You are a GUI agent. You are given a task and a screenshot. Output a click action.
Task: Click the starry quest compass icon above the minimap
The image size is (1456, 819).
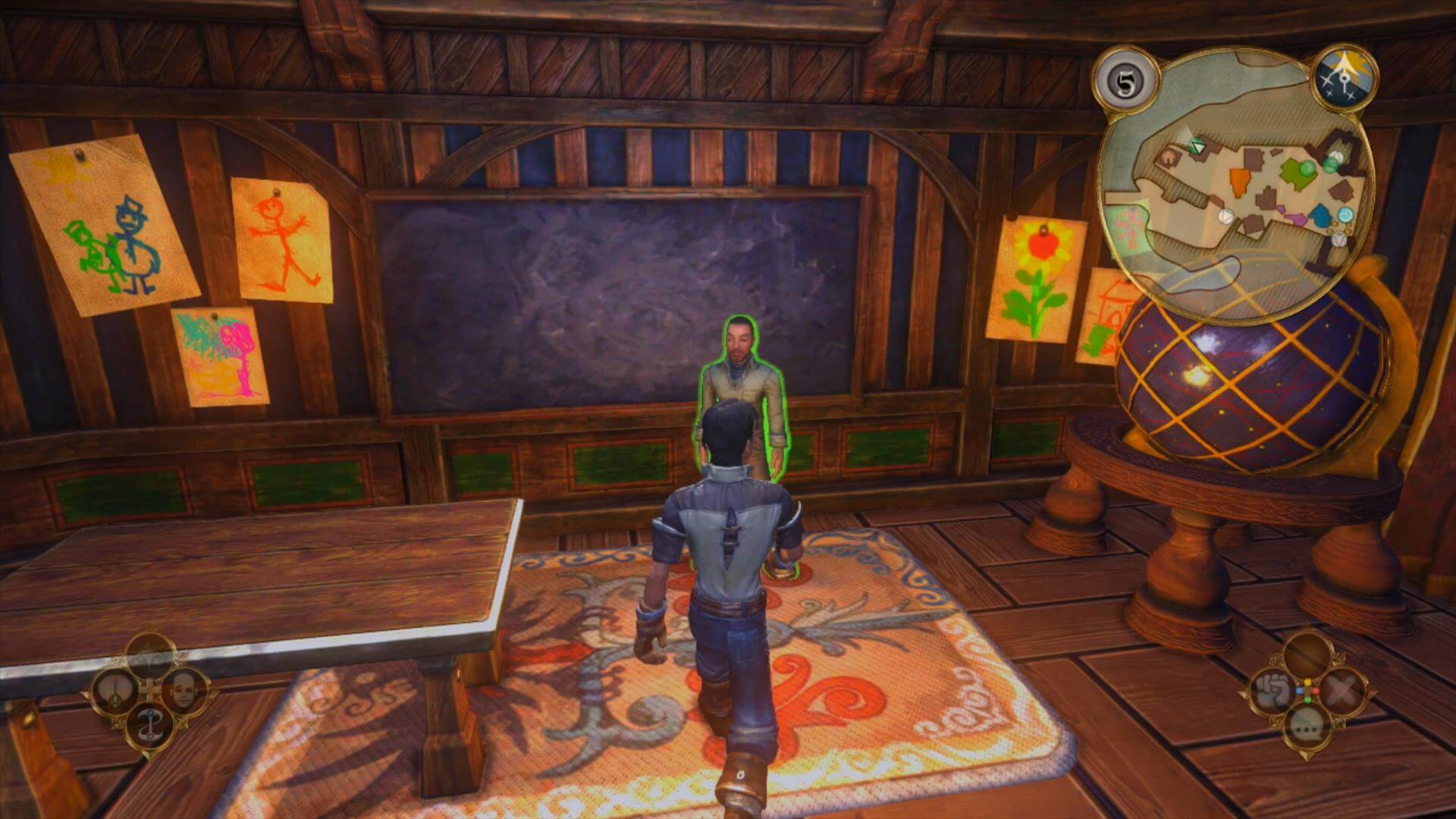(x=1345, y=77)
